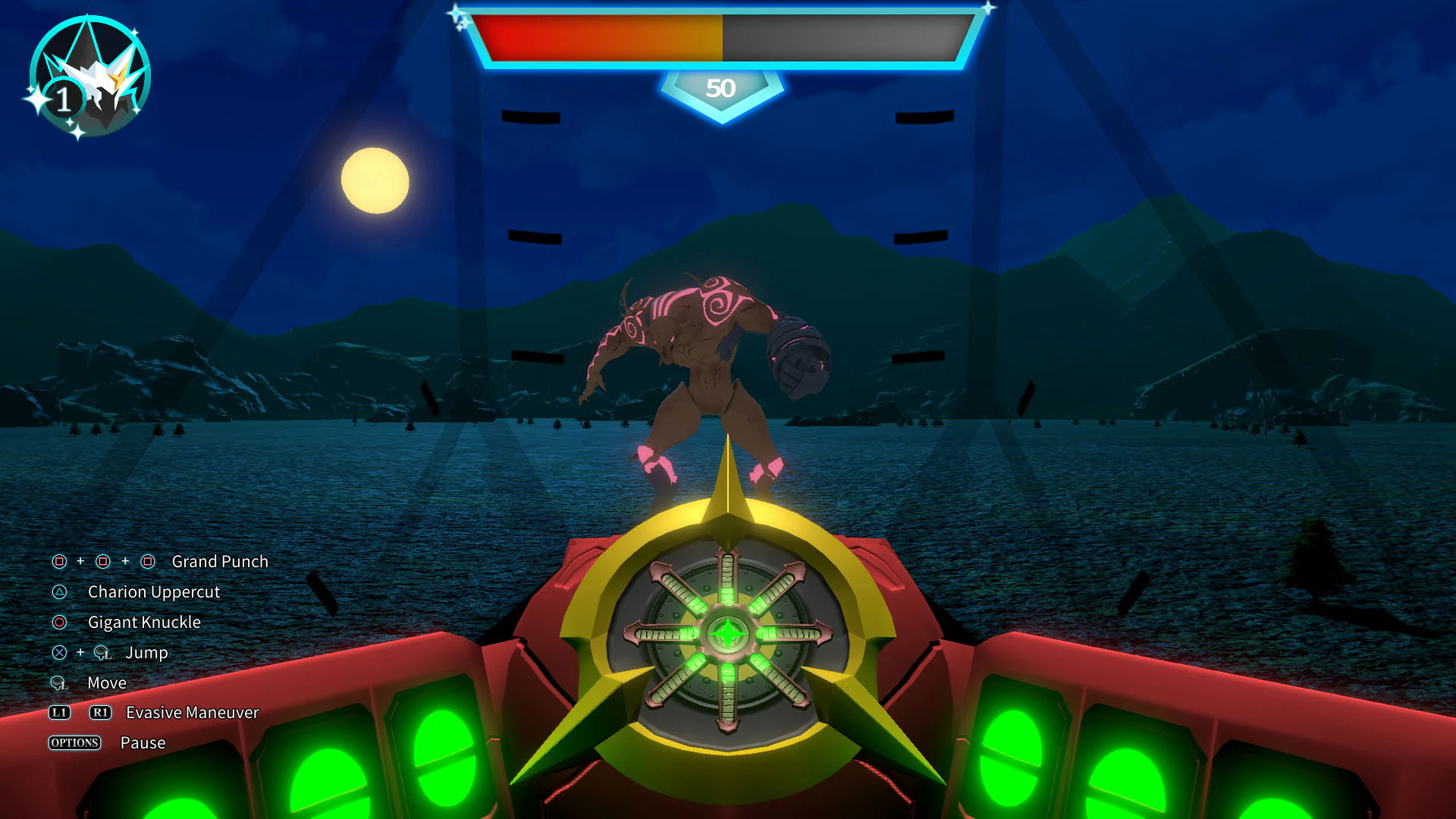Screen dimensions: 1456x819
Task: Click the Cross button icon beside Jump
Action: point(58,653)
